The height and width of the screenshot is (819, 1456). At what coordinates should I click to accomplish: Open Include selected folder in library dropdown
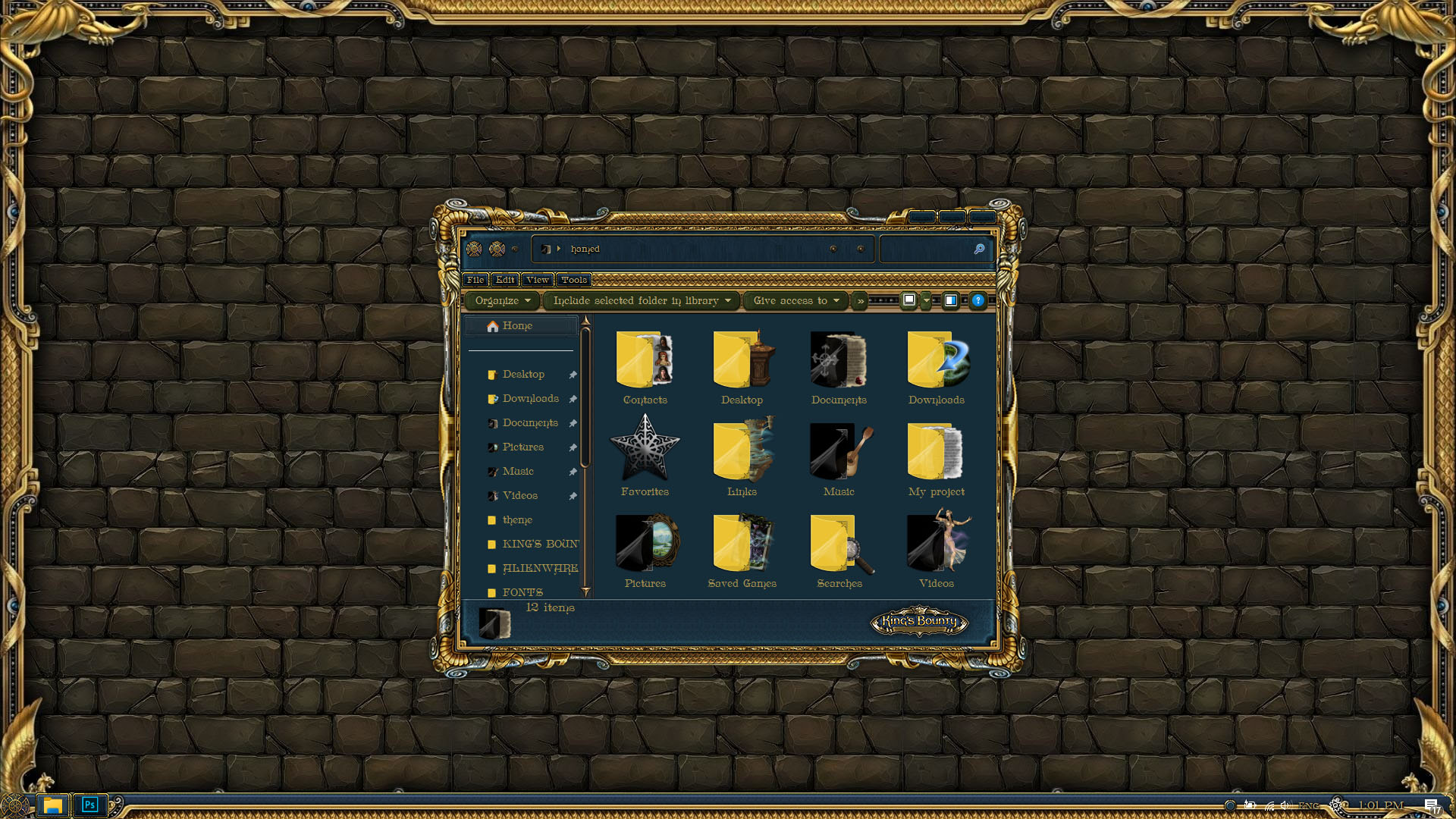(642, 301)
